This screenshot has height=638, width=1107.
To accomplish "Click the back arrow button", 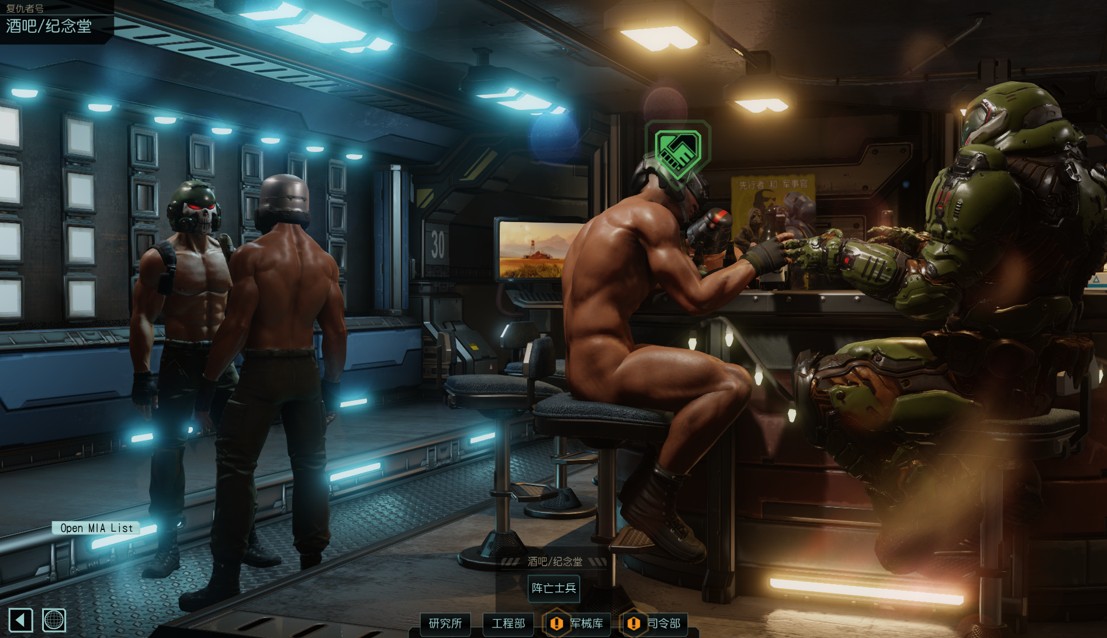I will click(x=21, y=620).
